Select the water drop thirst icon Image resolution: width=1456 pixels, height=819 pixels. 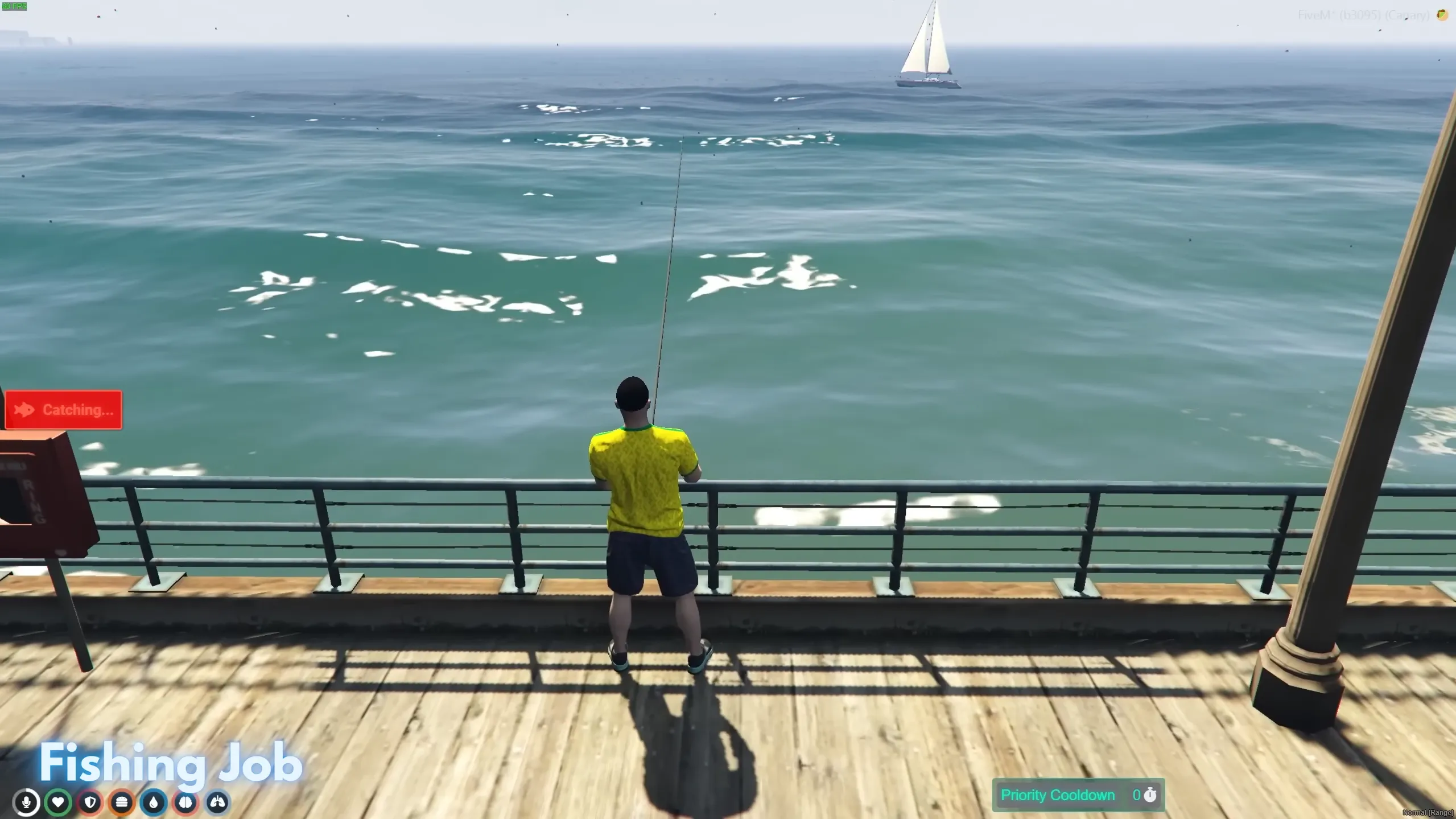(154, 802)
